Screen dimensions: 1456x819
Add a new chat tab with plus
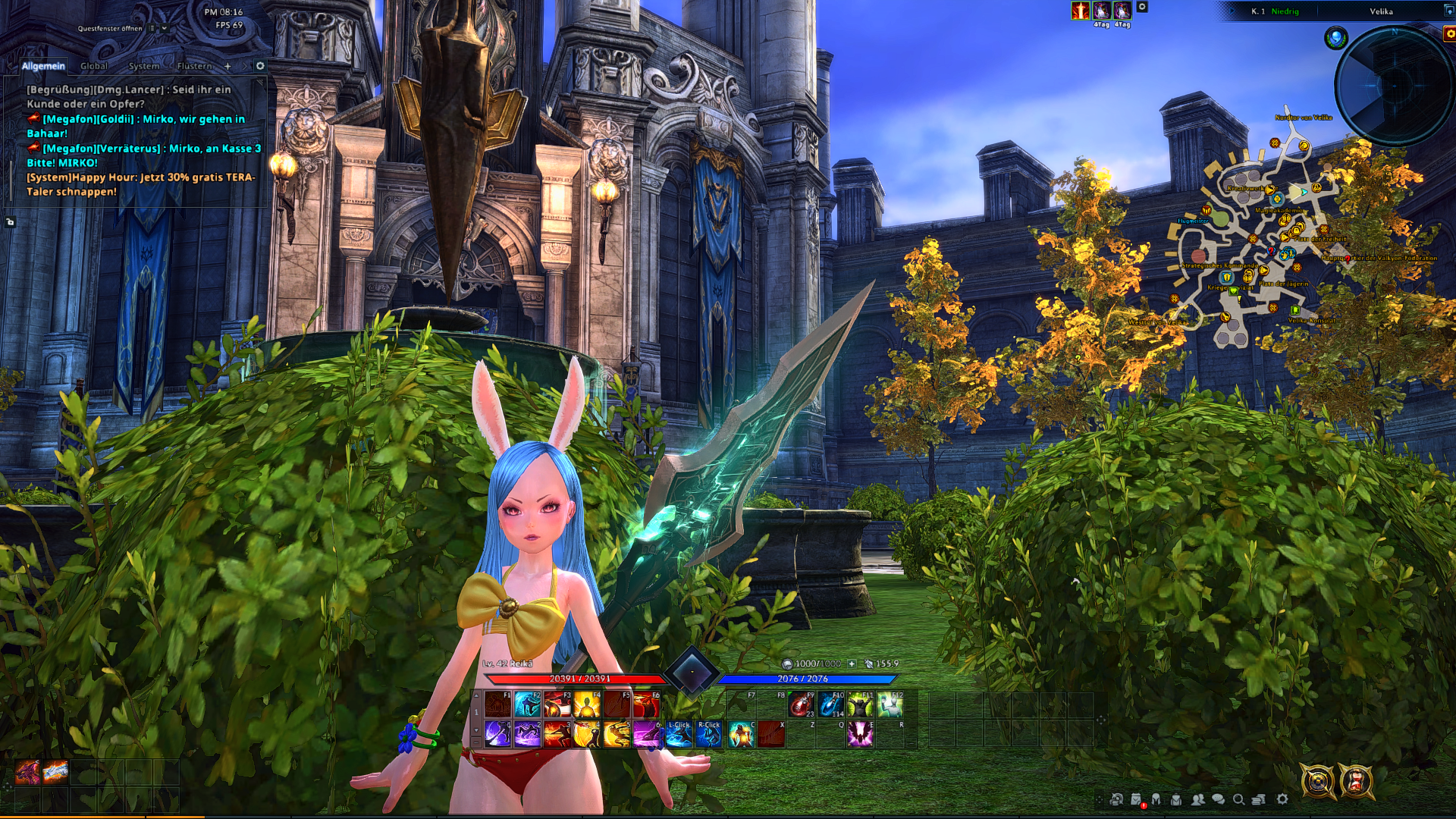coord(227,66)
